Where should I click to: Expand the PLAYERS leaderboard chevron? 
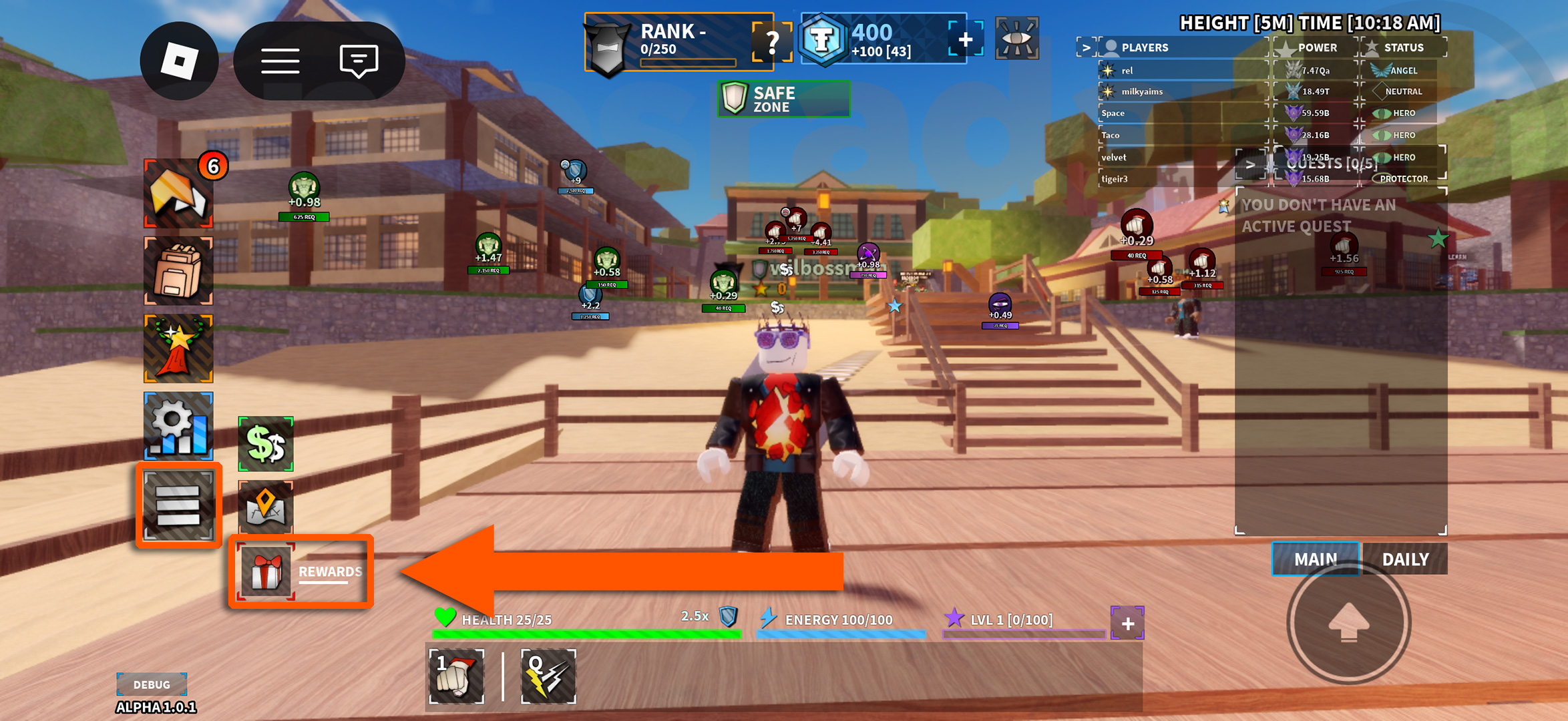click(1087, 47)
